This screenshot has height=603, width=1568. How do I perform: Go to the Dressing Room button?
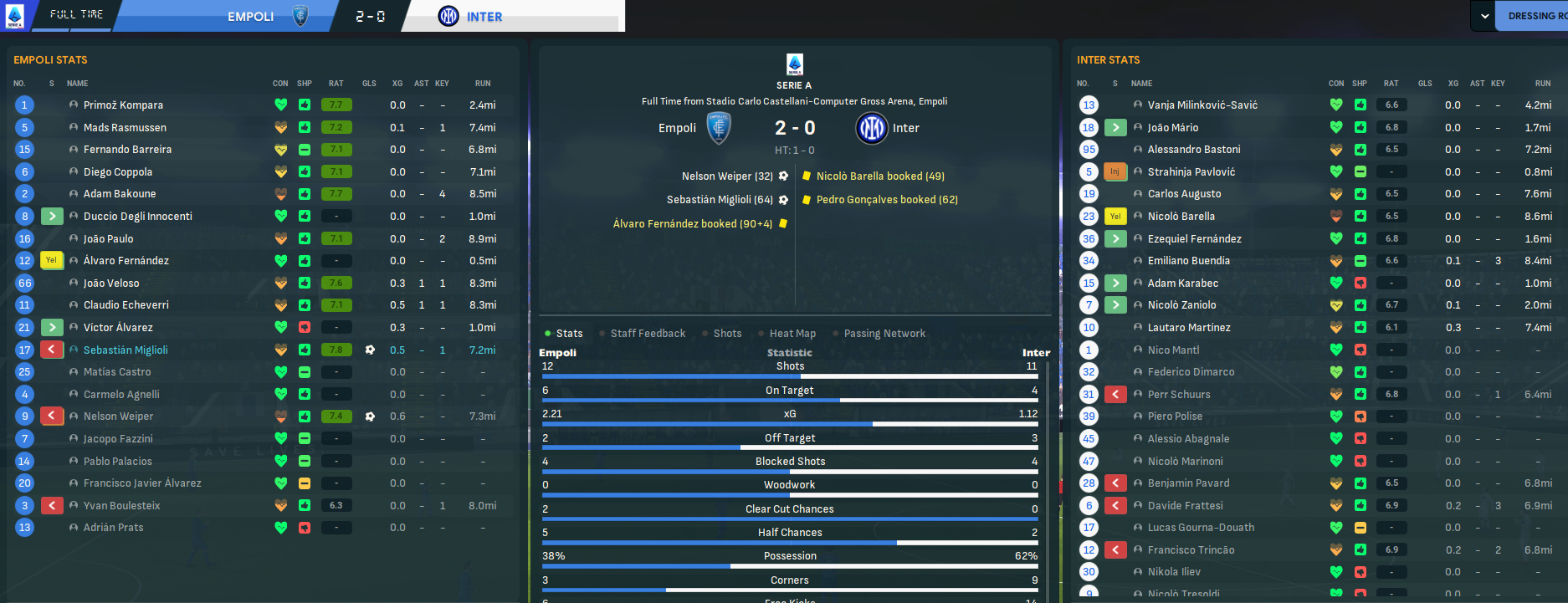click(1536, 16)
